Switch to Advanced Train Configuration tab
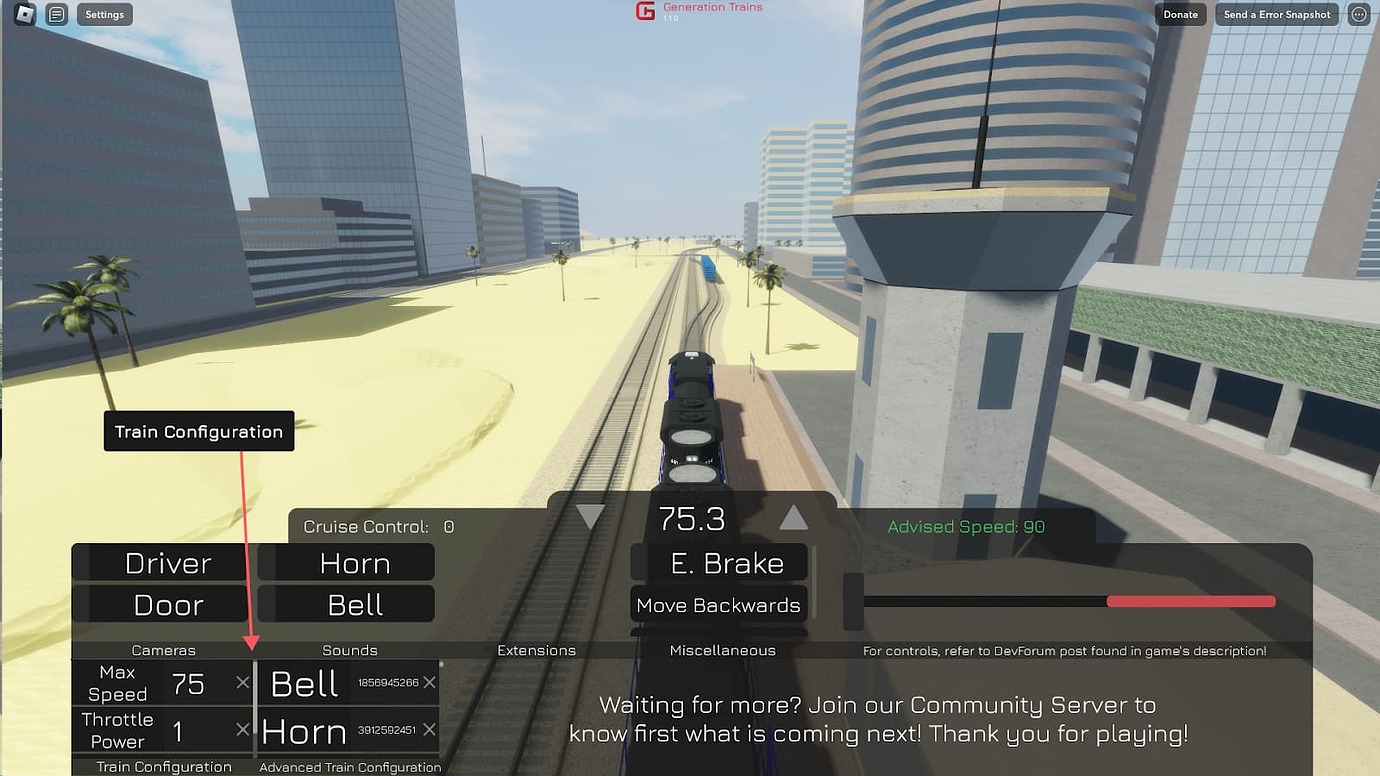Screen dimensions: 1380x776 pyautogui.click(x=349, y=766)
